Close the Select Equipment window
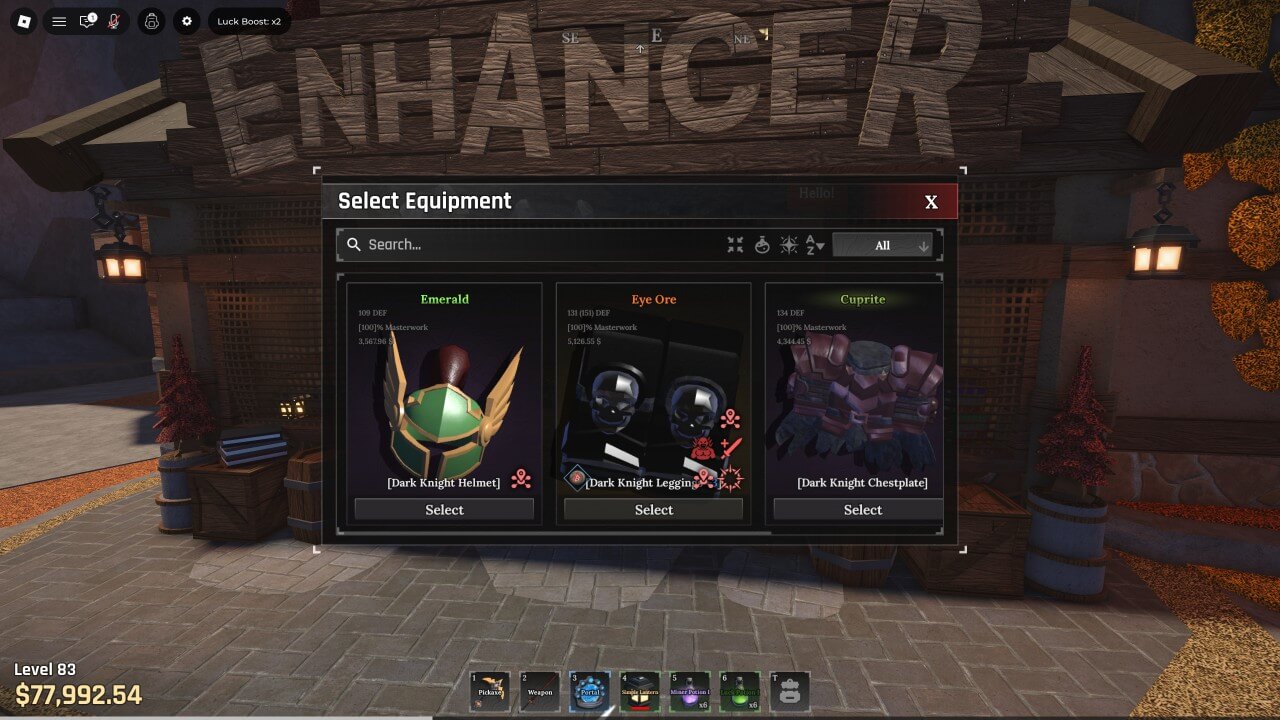This screenshot has height=720, width=1280. point(931,202)
